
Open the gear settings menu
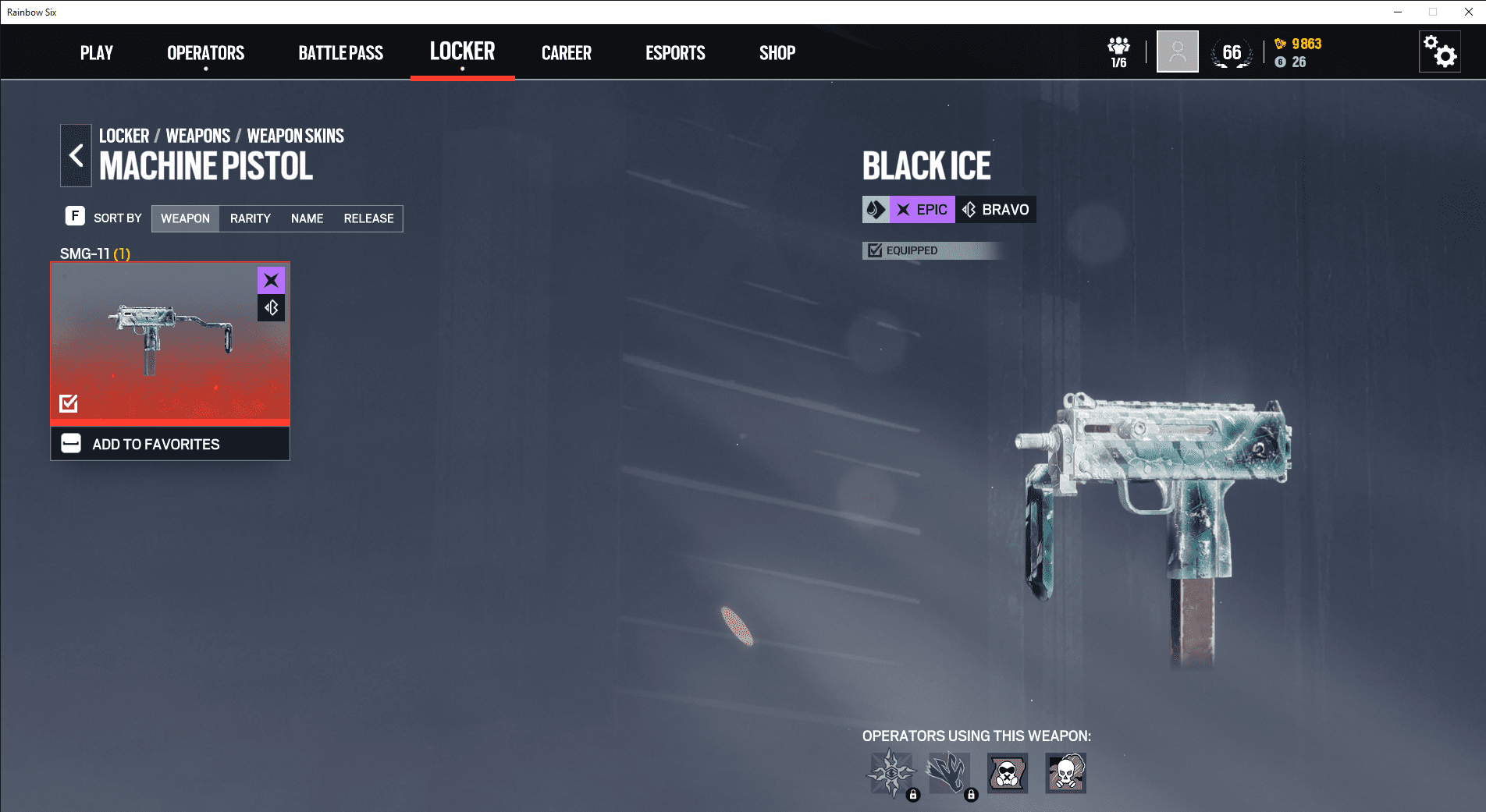pyautogui.click(x=1439, y=52)
